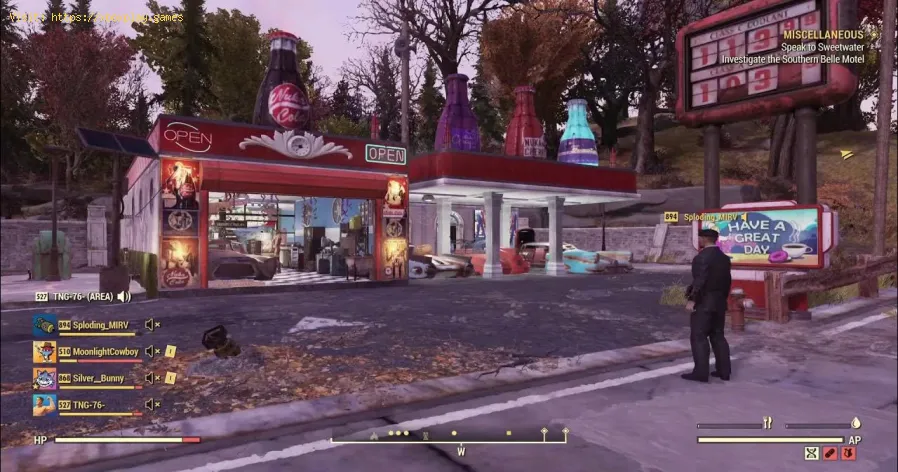898x472 pixels.
Task: Toggle the mute icon beside MoonlightCowboy
Action: coord(152,352)
